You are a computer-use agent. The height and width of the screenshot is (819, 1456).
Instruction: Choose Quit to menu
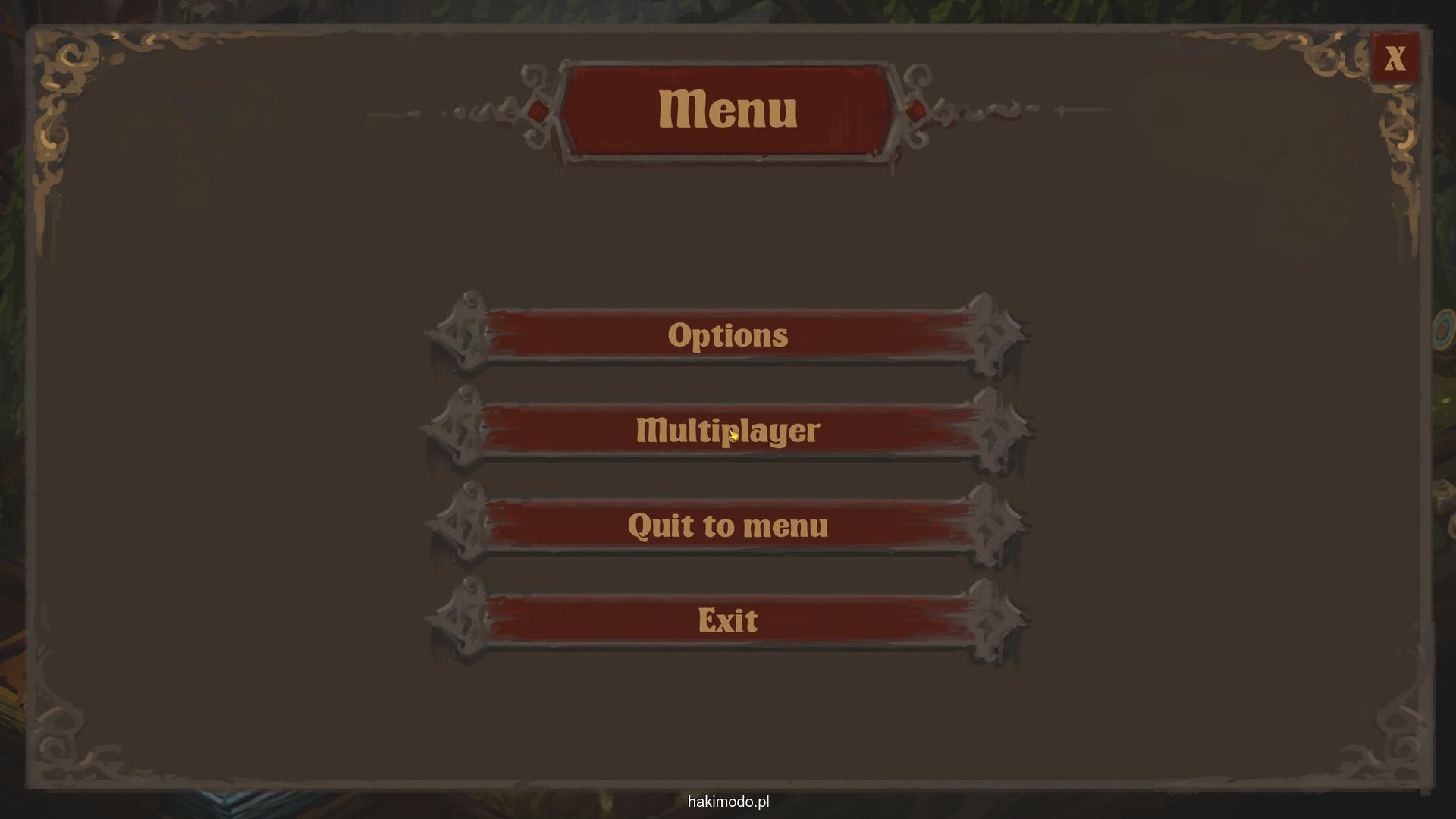pos(727,526)
